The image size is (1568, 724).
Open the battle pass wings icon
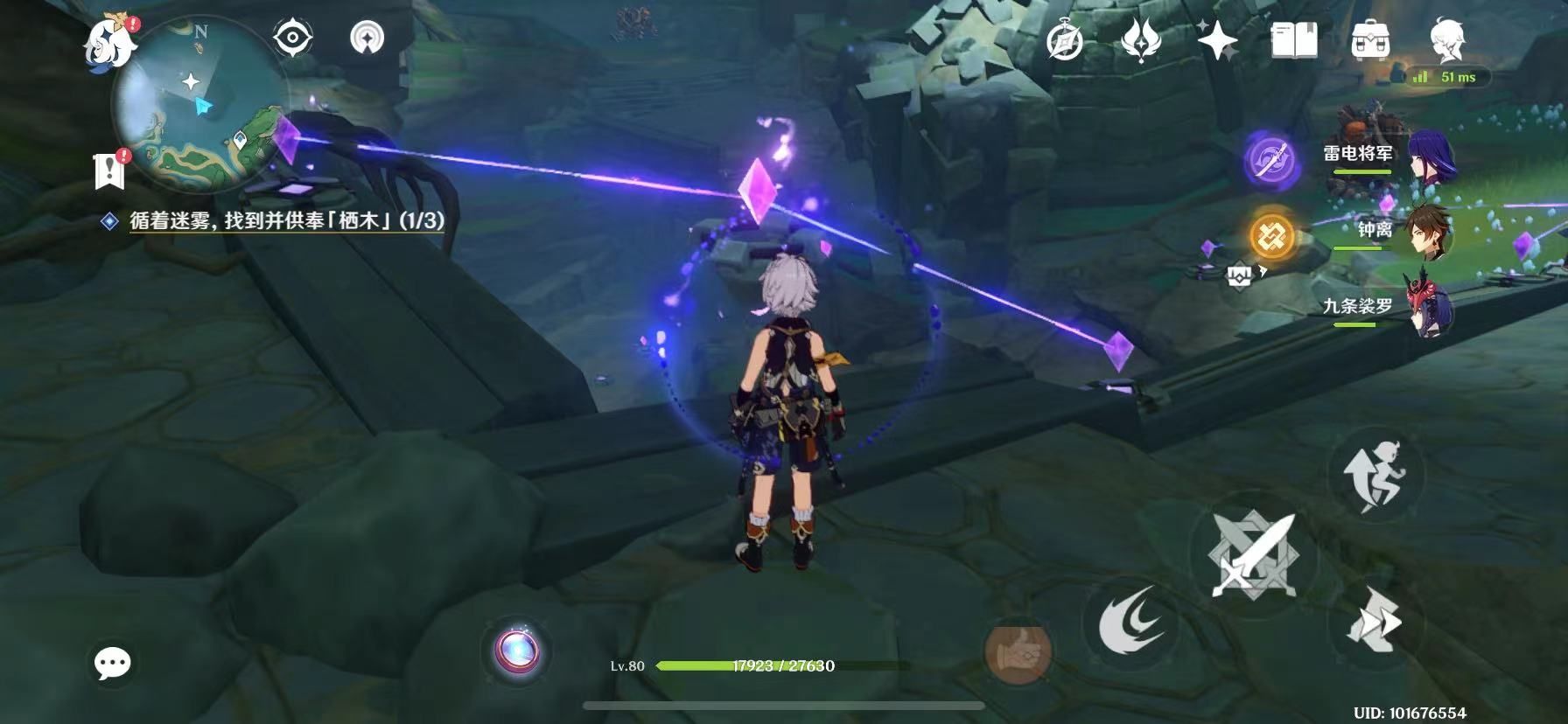coord(1141,40)
